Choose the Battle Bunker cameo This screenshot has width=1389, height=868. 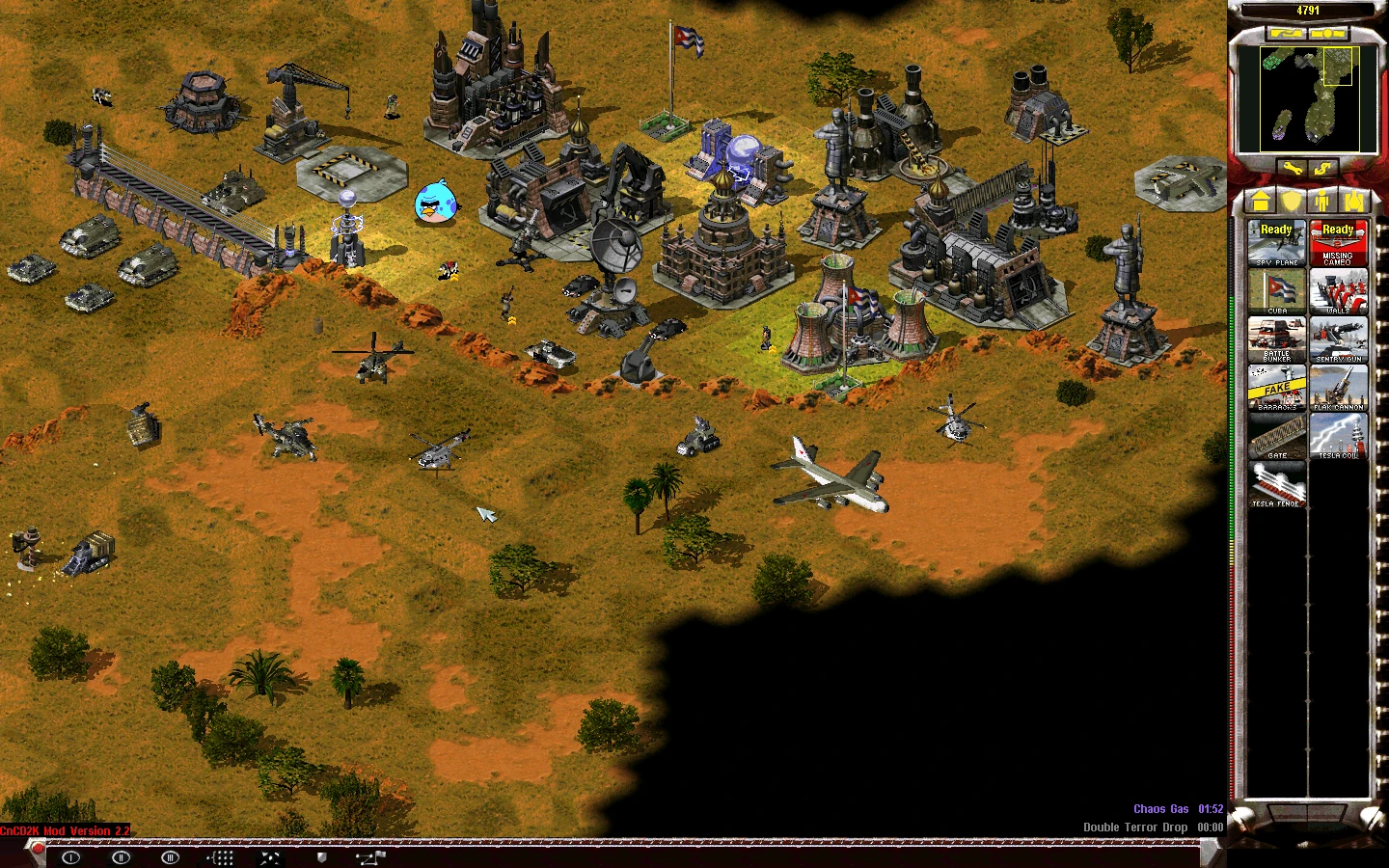coord(1276,339)
